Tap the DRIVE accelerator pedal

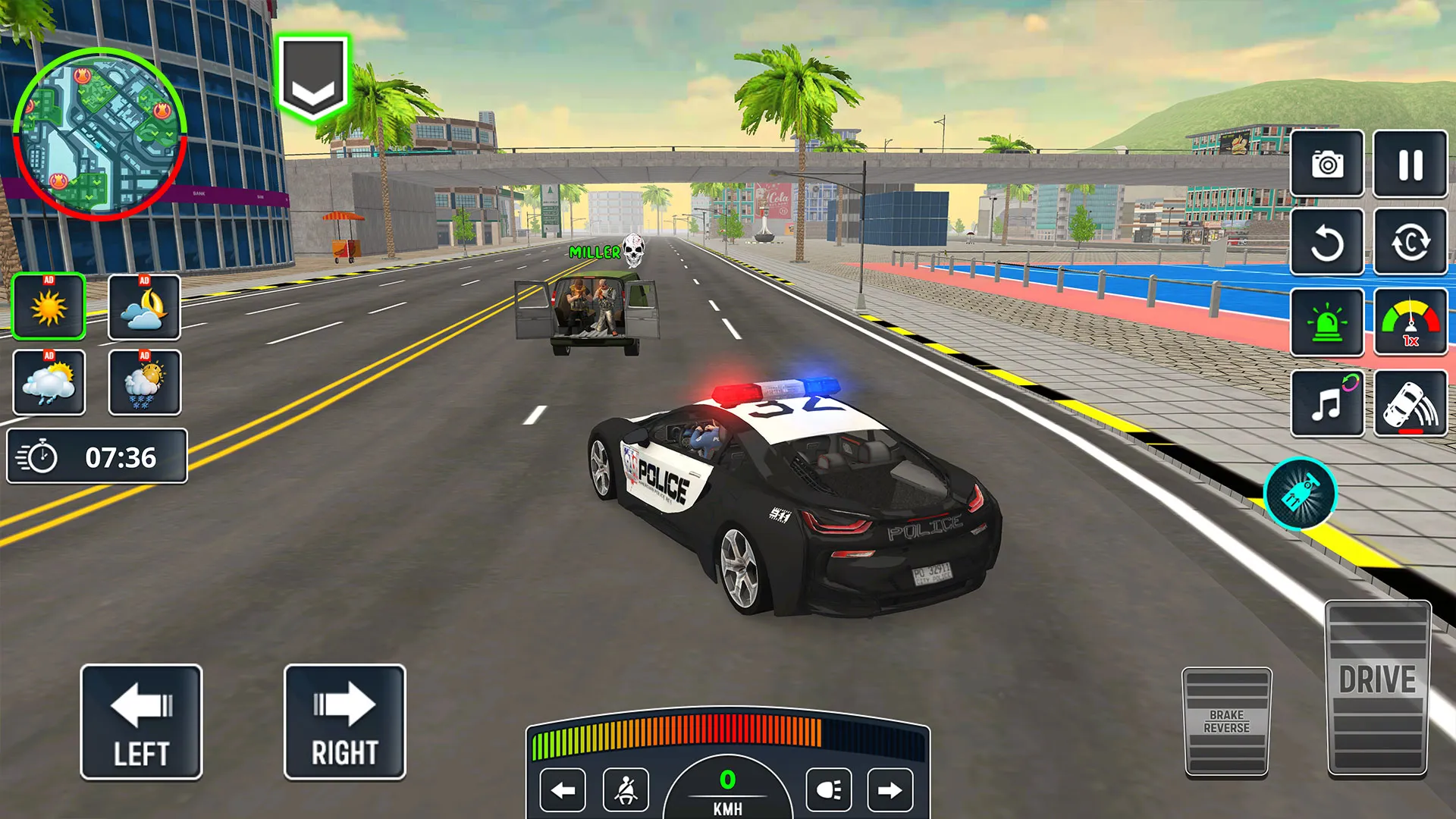[1377, 689]
